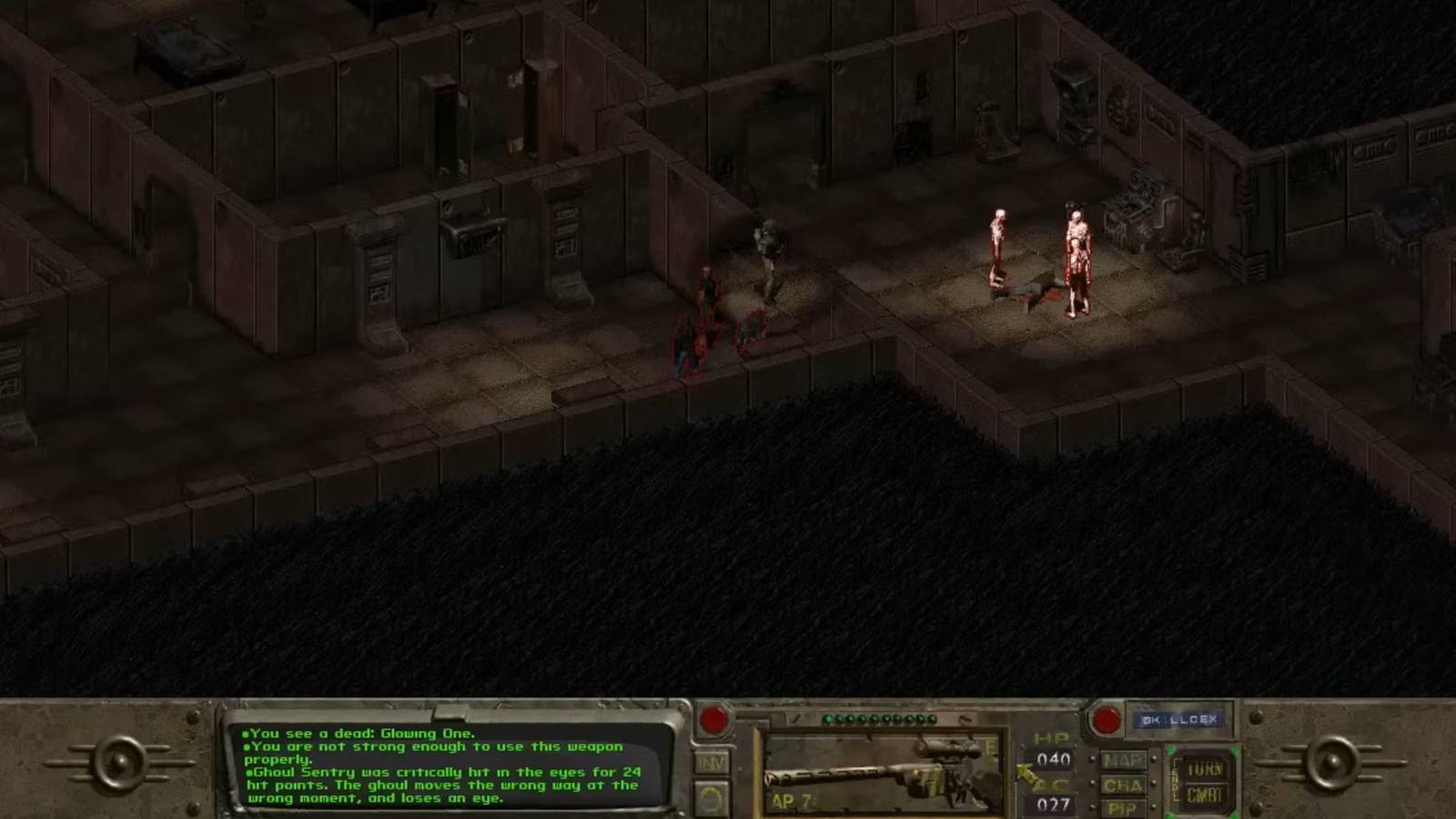This screenshot has width=1456, height=819.
Task: Open the CHA character sheet
Action: click(1121, 785)
